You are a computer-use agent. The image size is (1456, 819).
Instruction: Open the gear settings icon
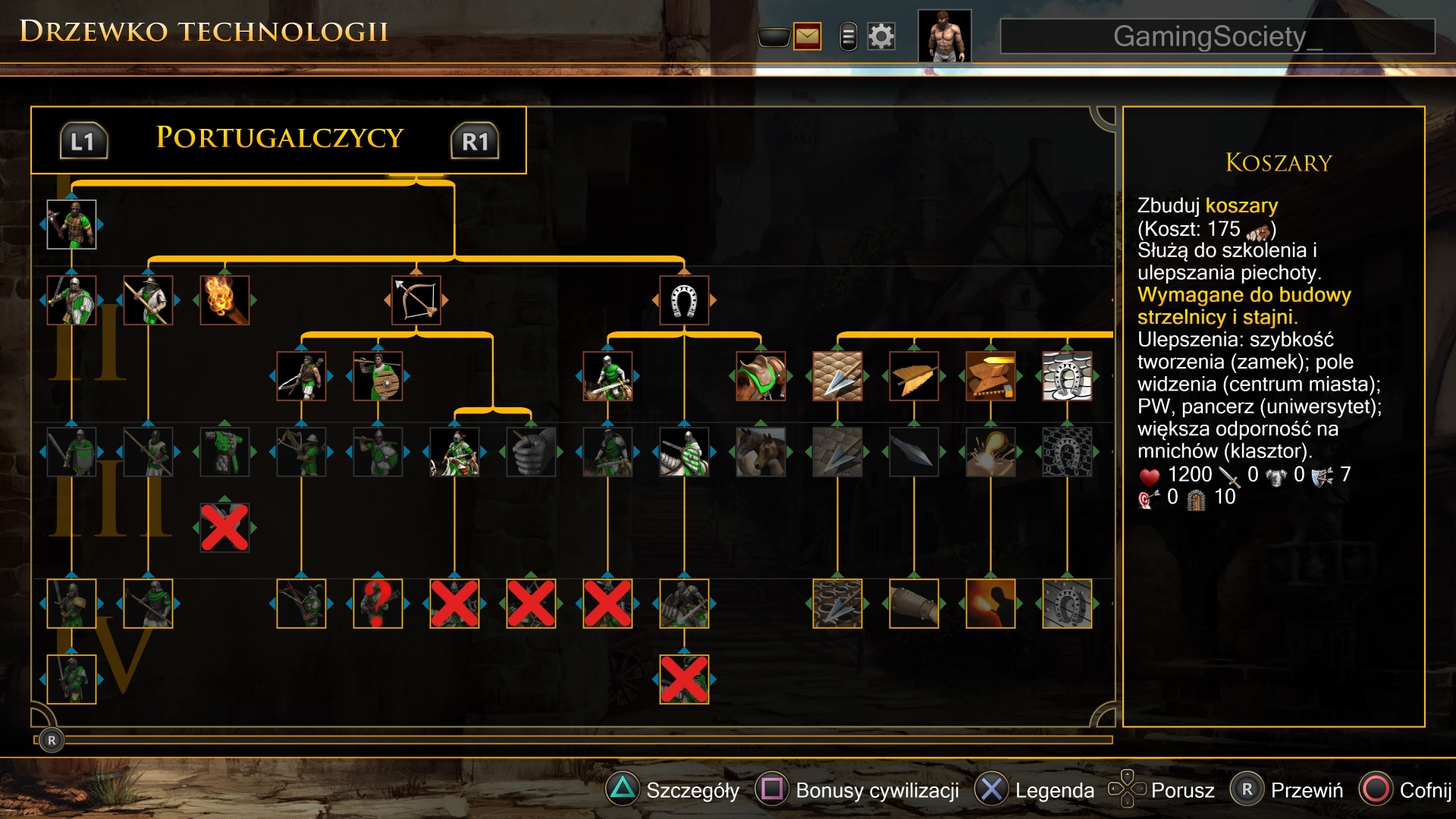coord(881,36)
